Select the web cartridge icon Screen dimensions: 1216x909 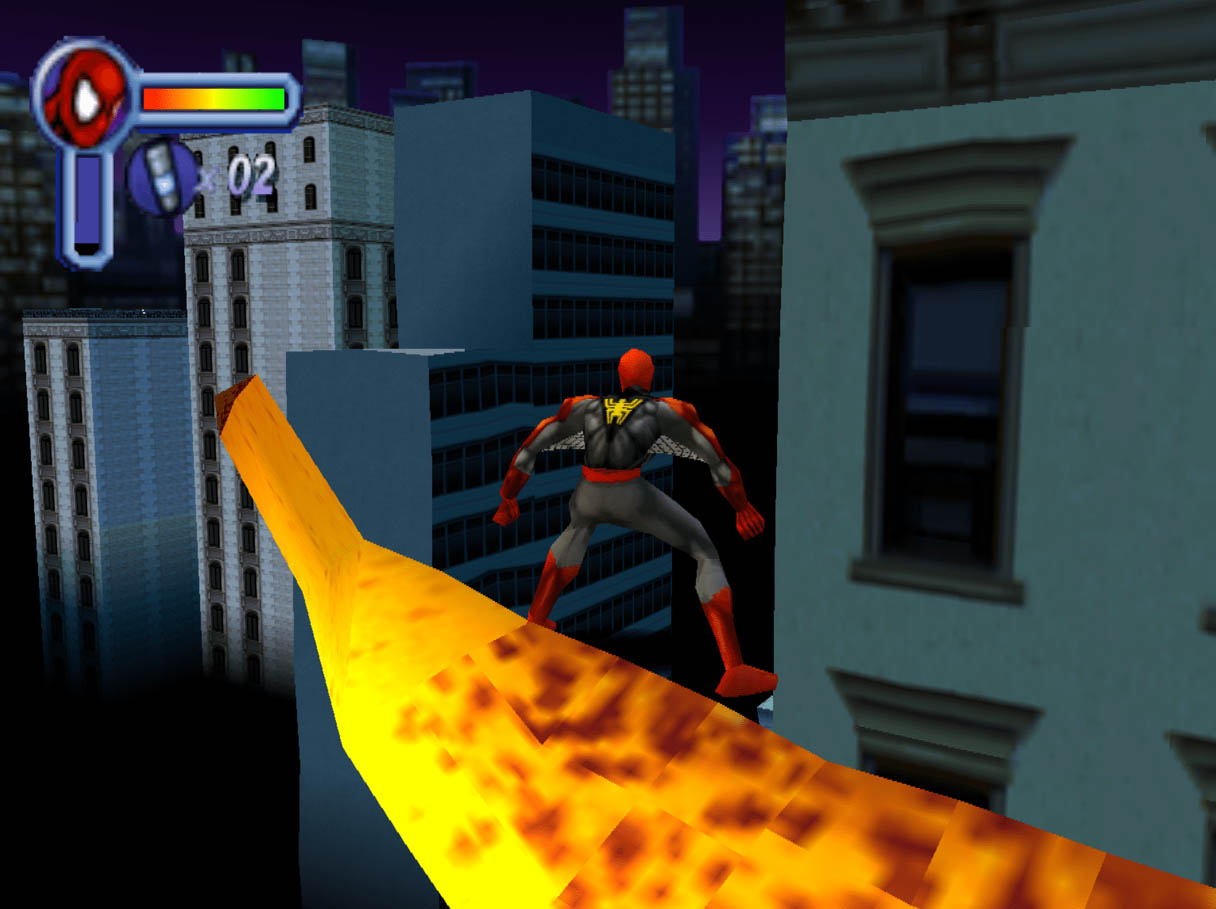tap(163, 177)
